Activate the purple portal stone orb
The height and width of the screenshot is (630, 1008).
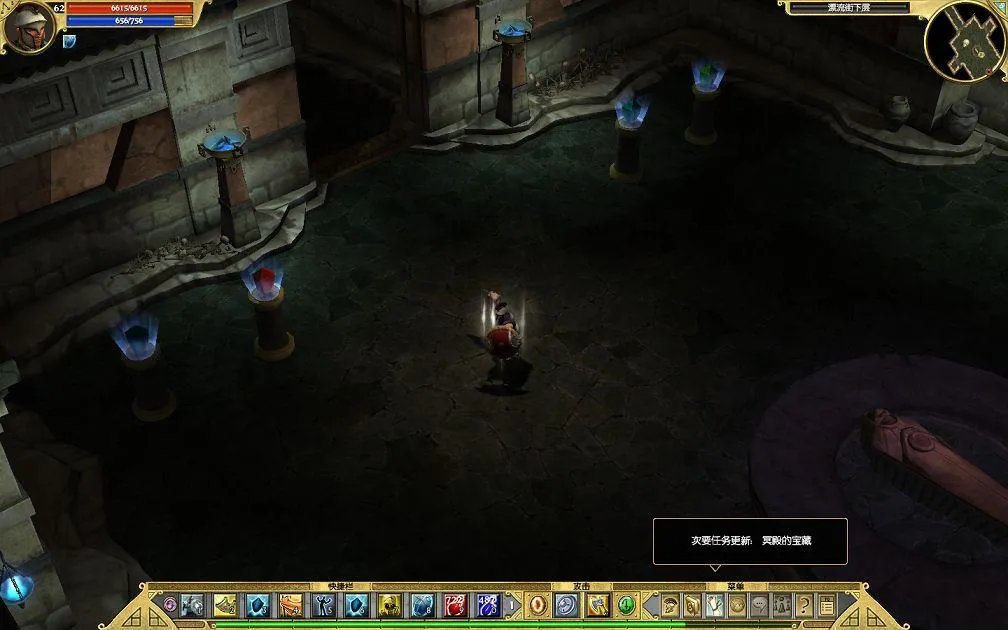click(170, 605)
